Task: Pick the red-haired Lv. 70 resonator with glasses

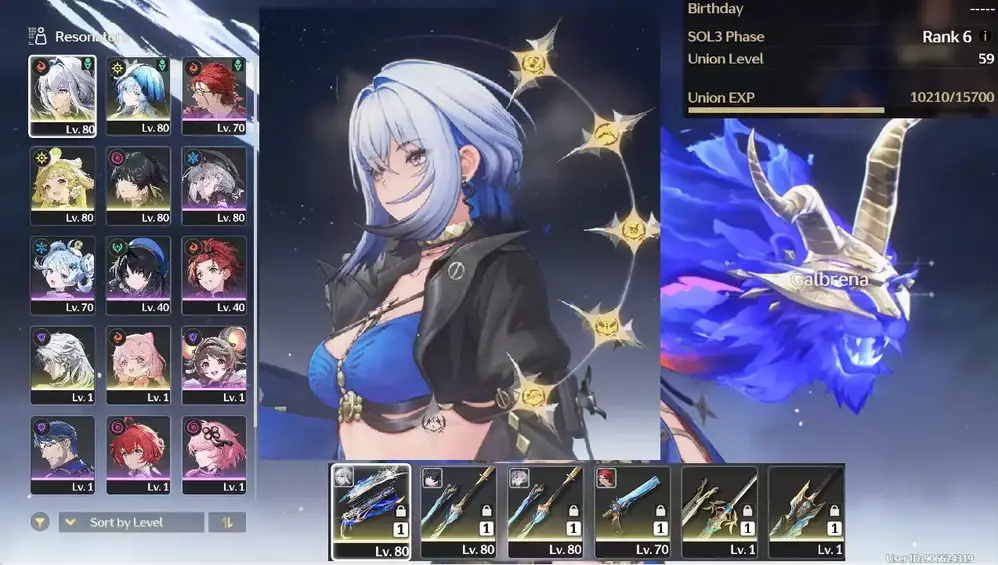Action: [x=214, y=95]
